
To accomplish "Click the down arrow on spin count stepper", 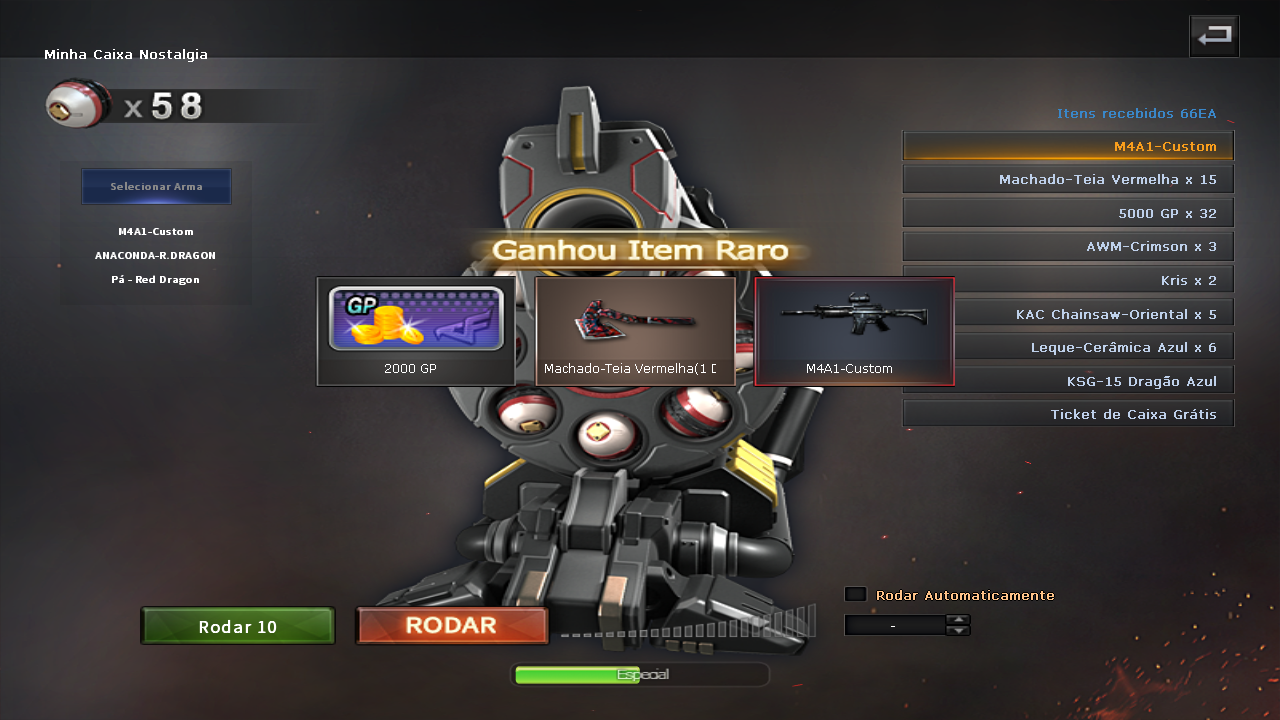I will [958, 630].
